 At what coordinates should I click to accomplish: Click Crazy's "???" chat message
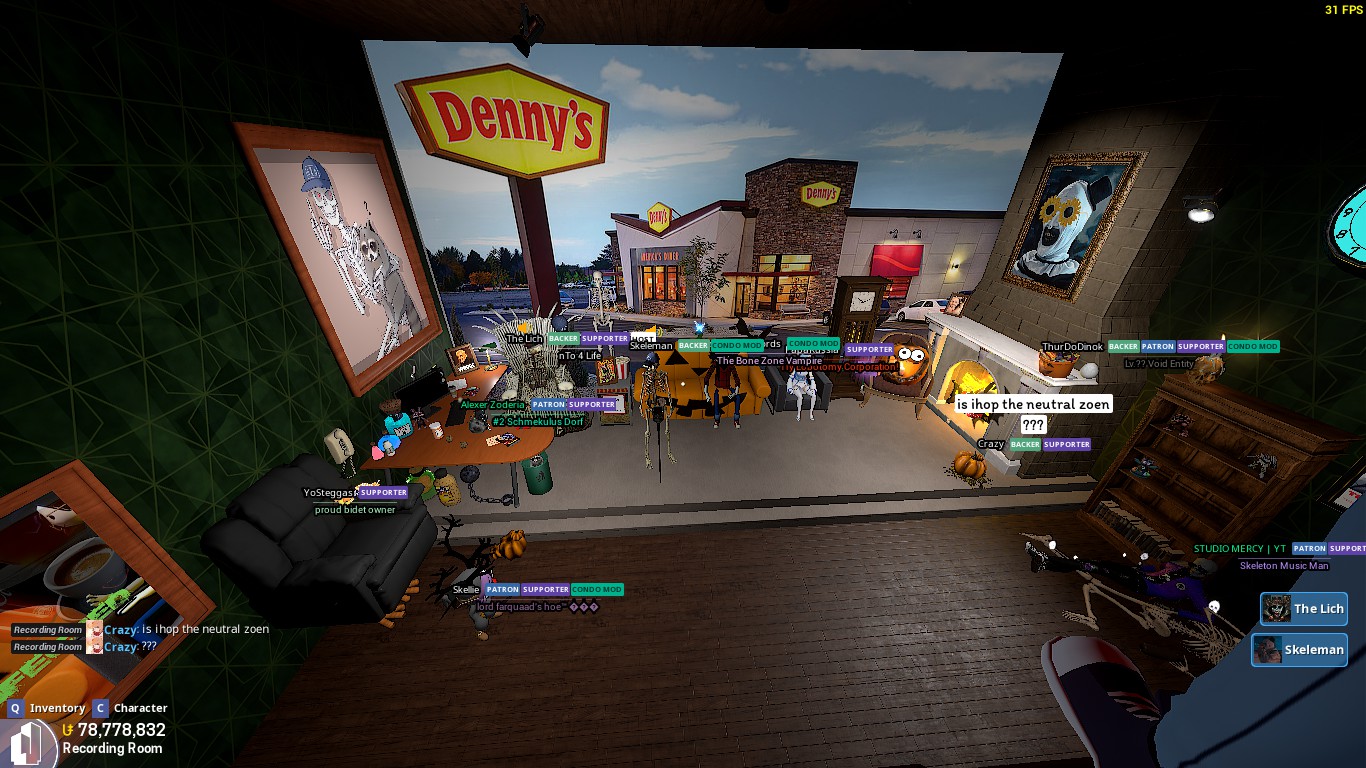click(x=148, y=647)
